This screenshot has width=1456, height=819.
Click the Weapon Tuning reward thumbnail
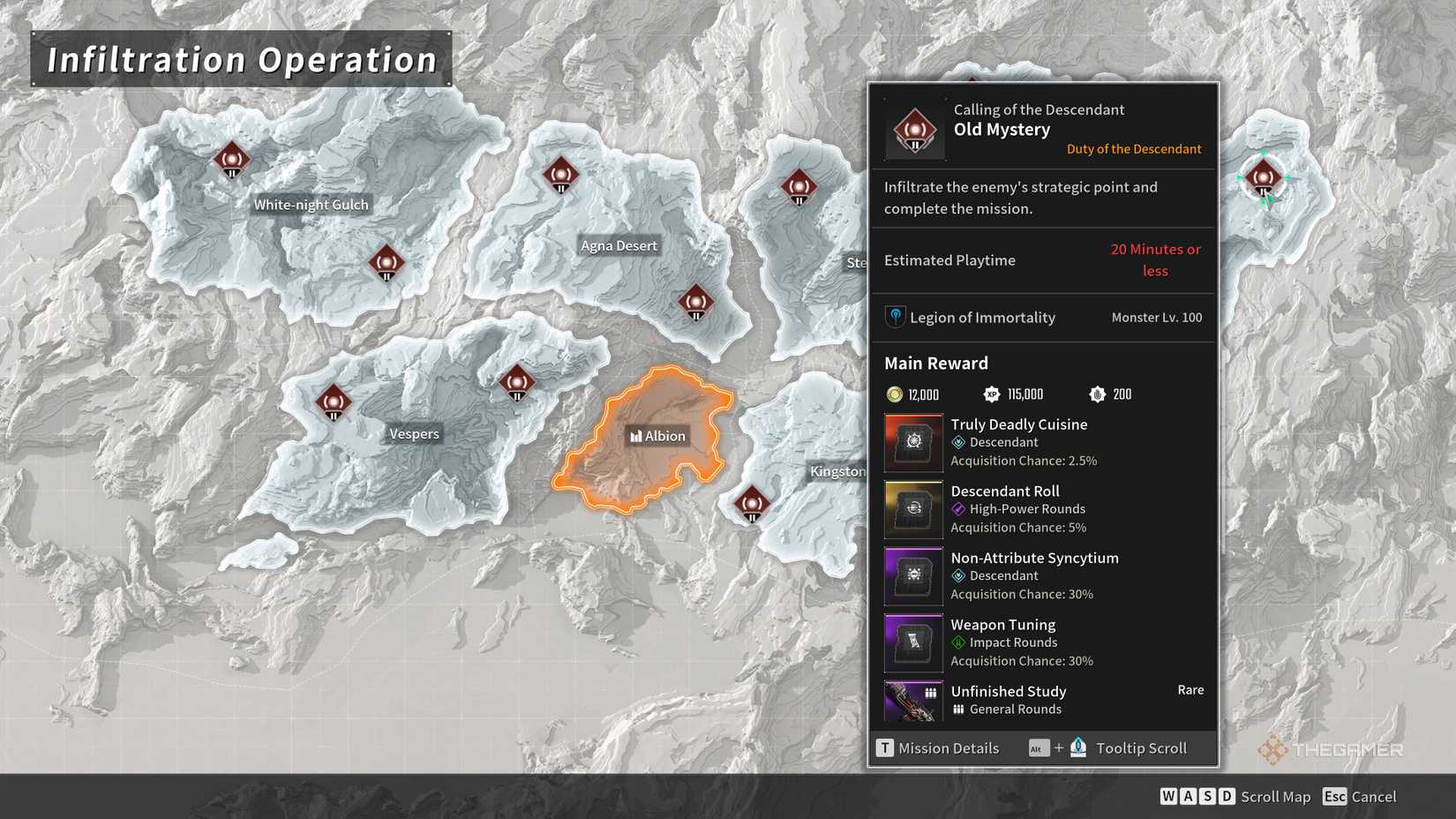pyautogui.click(x=912, y=642)
